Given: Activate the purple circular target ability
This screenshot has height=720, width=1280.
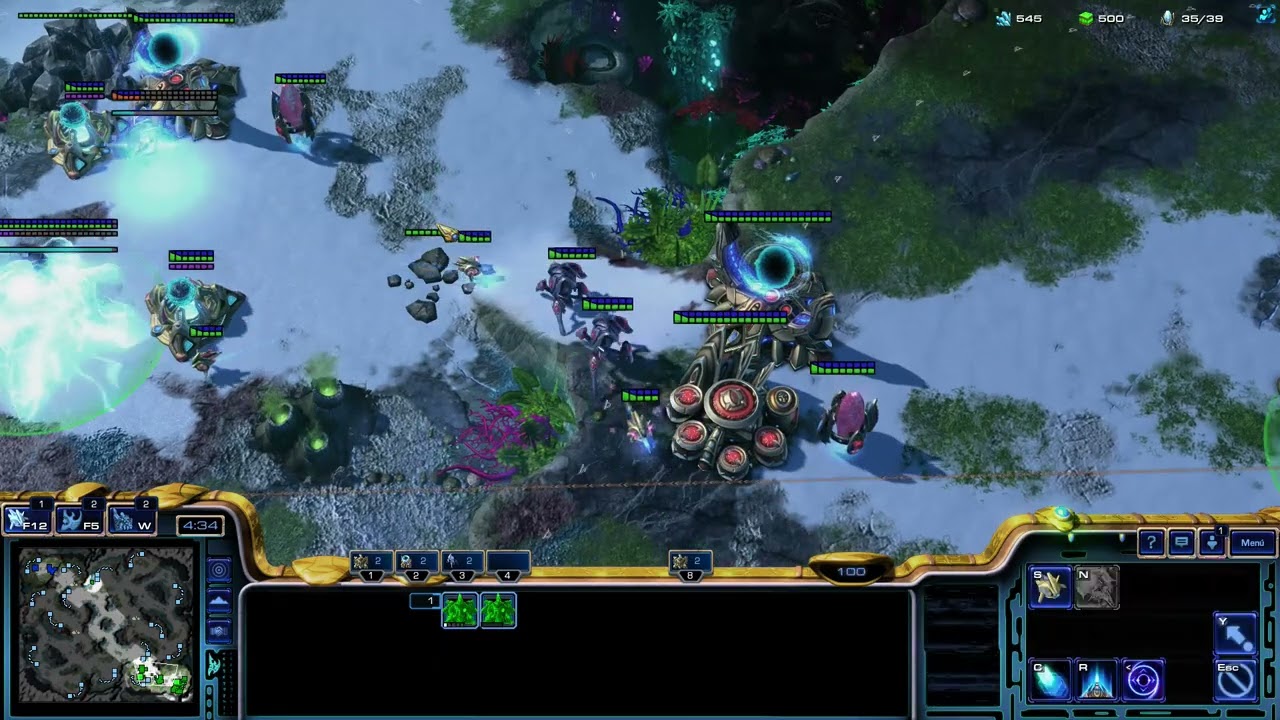Looking at the screenshot, I should click(x=1143, y=680).
